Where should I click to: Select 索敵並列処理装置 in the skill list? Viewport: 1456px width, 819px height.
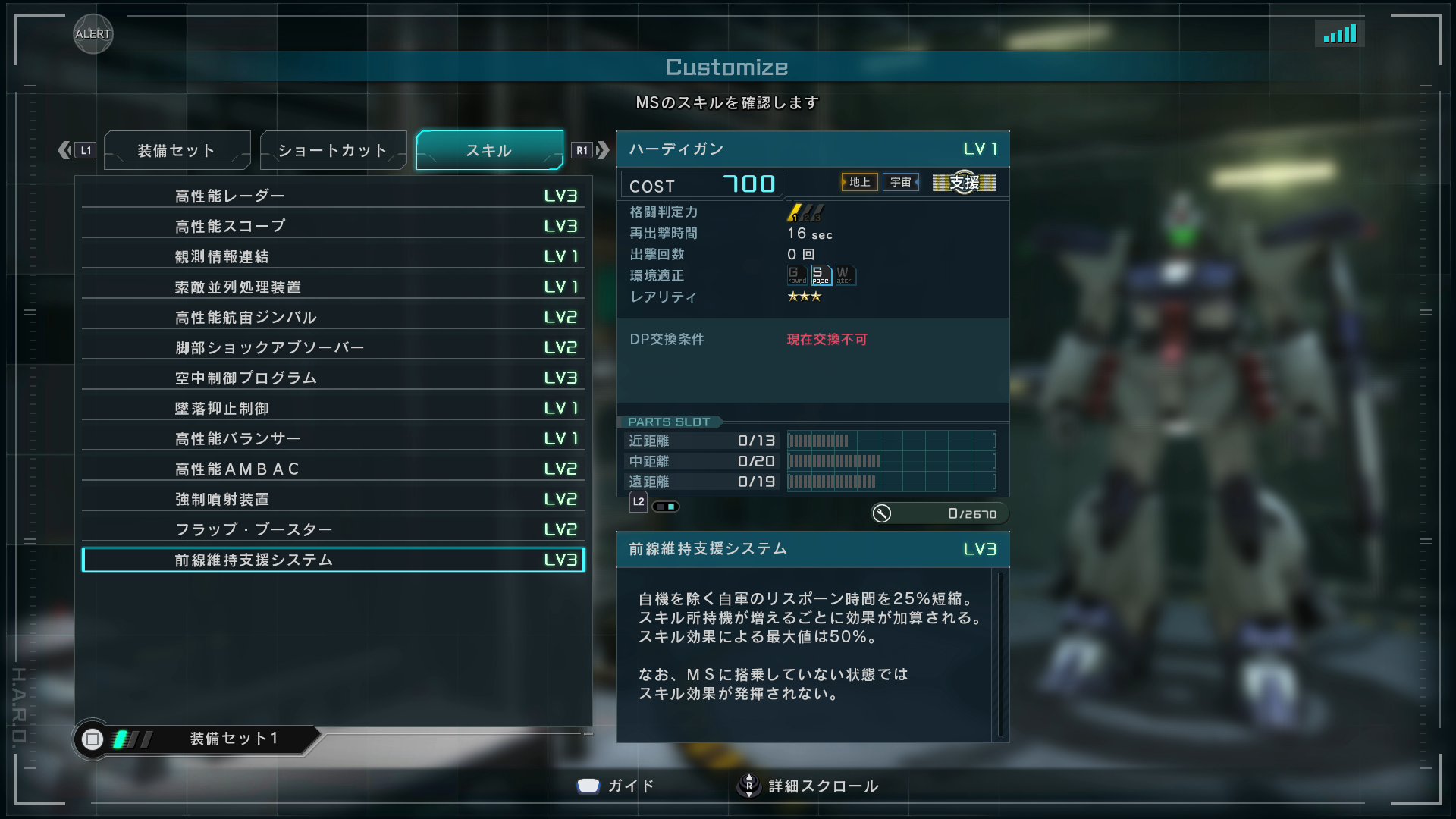tap(333, 287)
